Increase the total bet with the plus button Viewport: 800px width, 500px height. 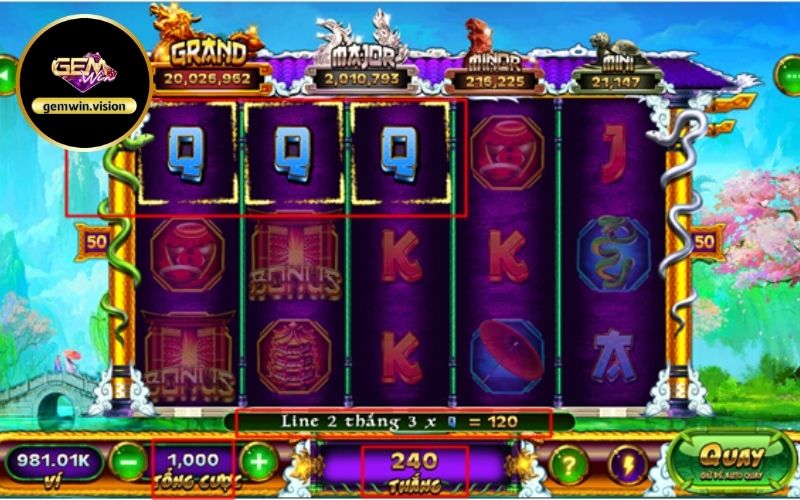(258, 463)
